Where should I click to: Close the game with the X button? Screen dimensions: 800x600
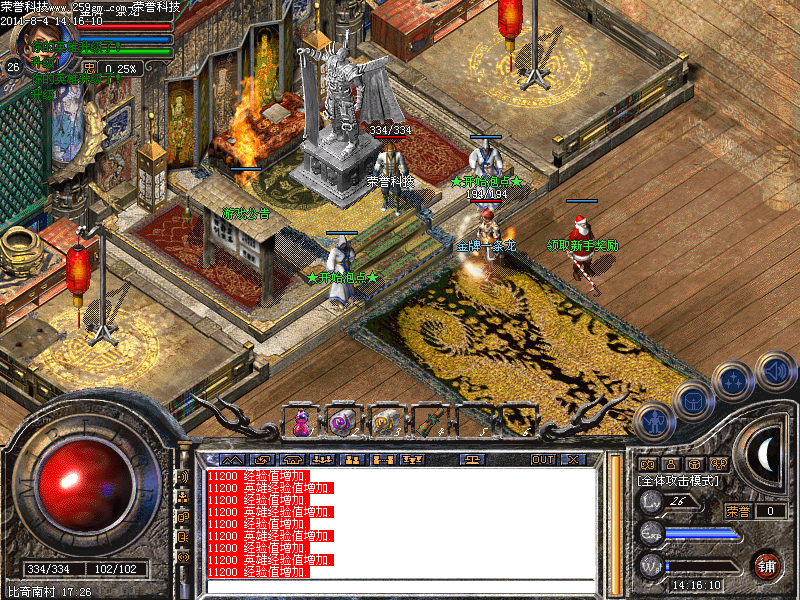click(x=573, y=460)
